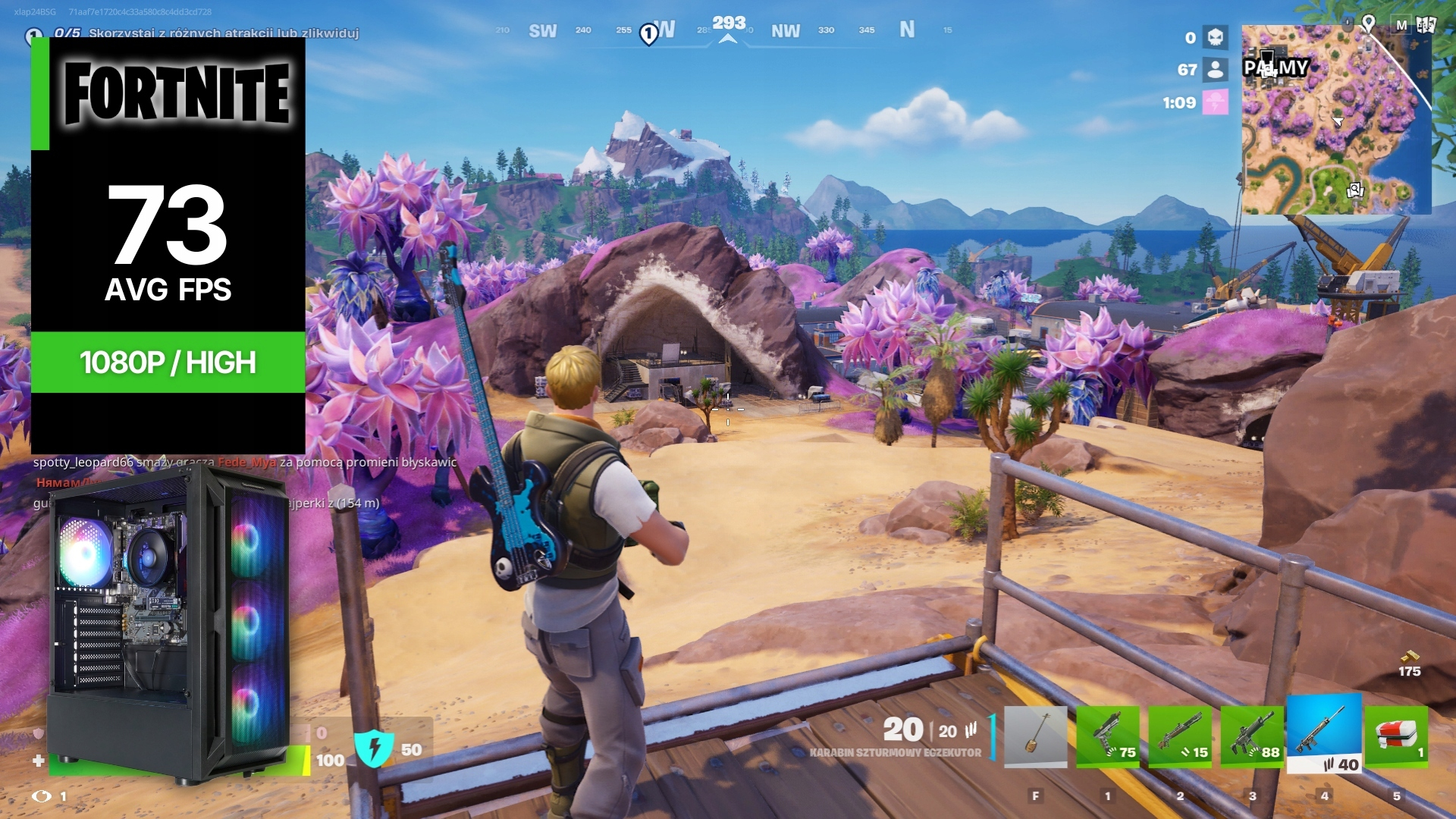Click the eliminations skull icon
The image size is (1456, 819).
pos(1215,37)
